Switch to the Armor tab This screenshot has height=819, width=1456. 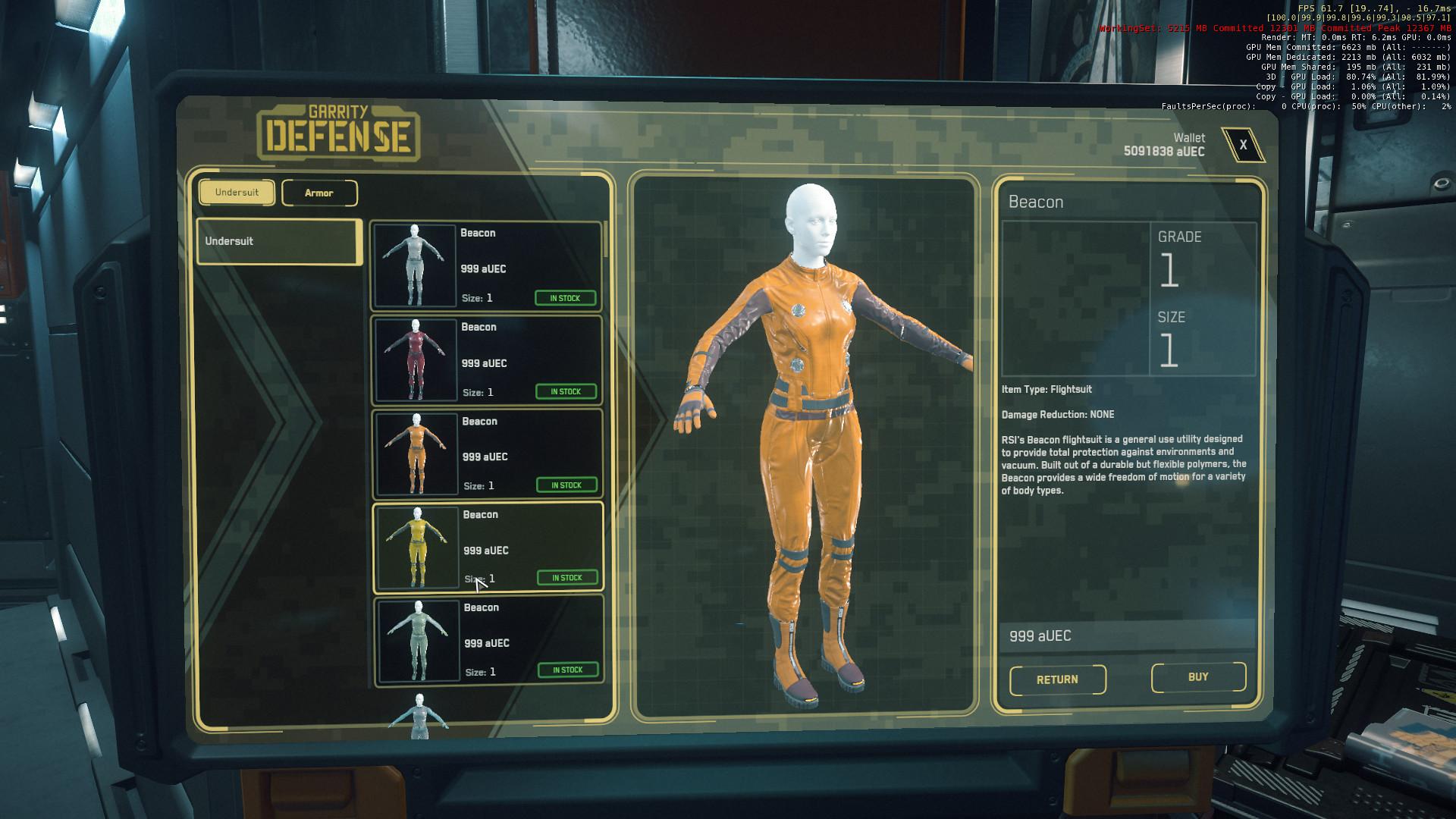319,193
